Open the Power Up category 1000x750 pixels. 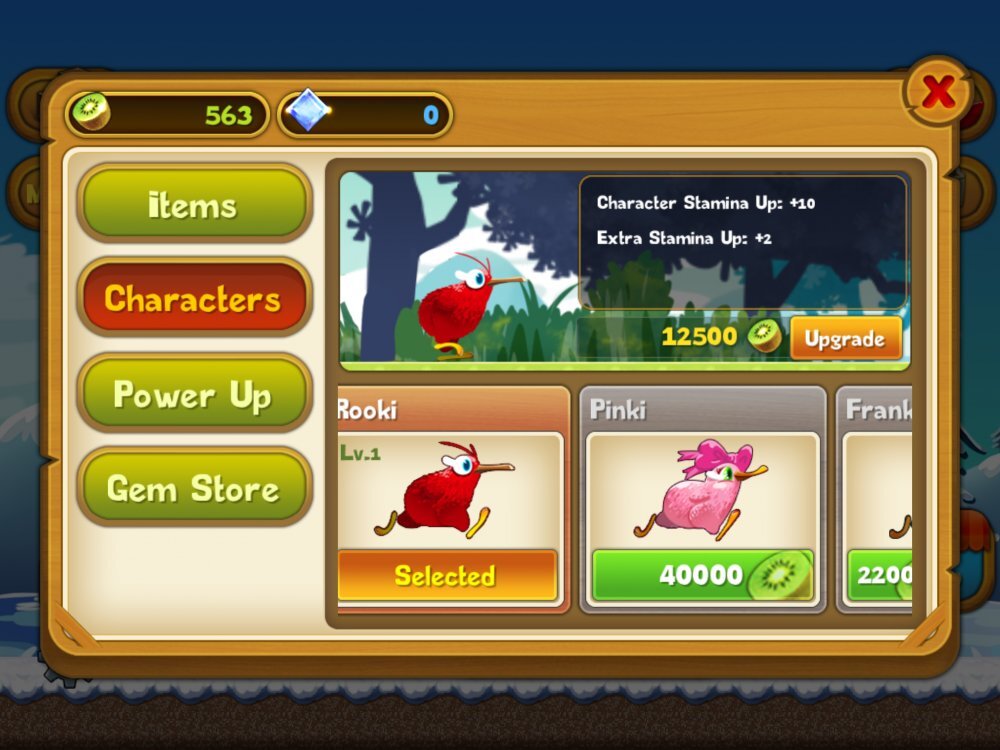click(x=194, y=394)
